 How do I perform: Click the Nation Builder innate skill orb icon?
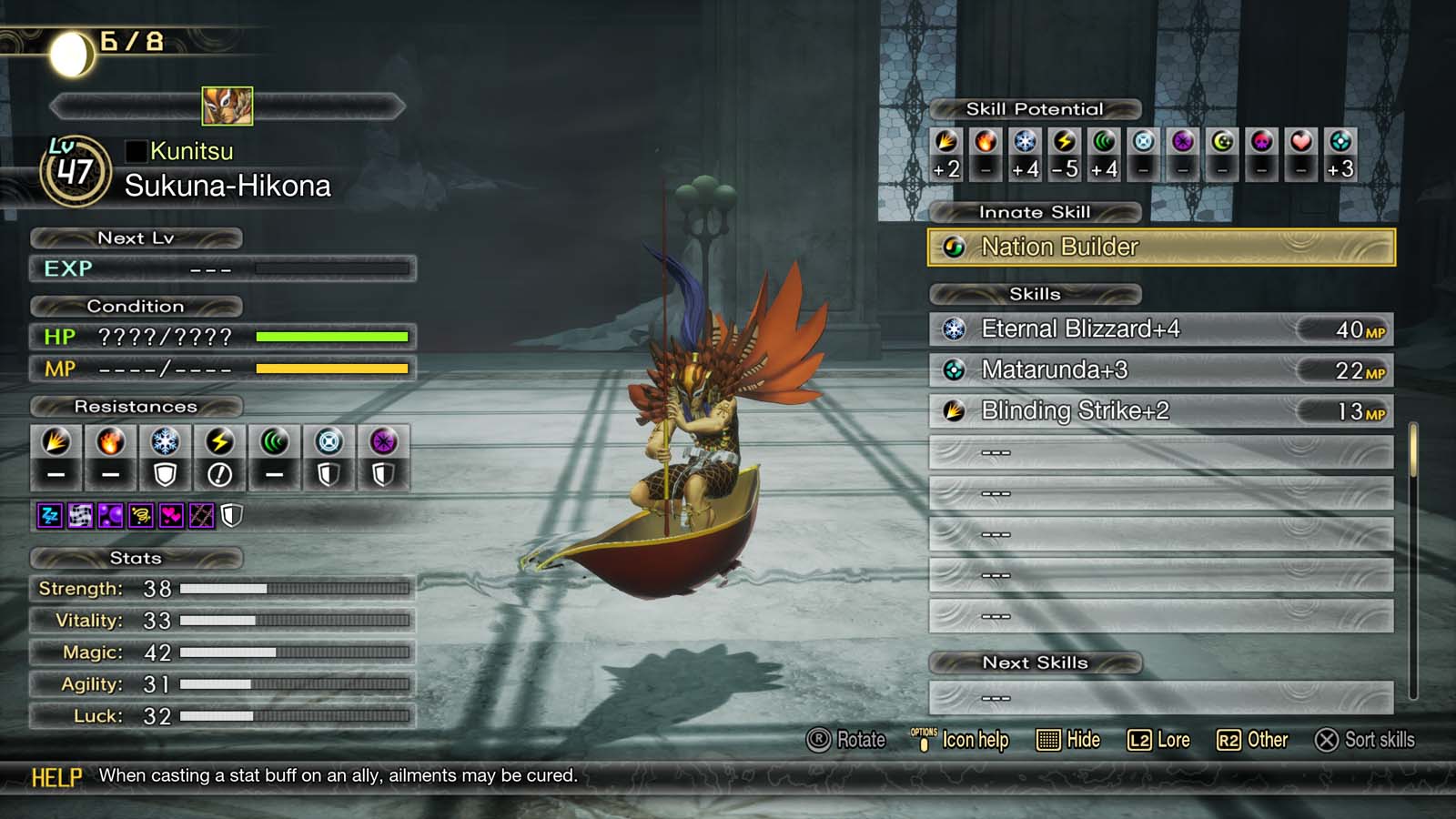point(954,247)
